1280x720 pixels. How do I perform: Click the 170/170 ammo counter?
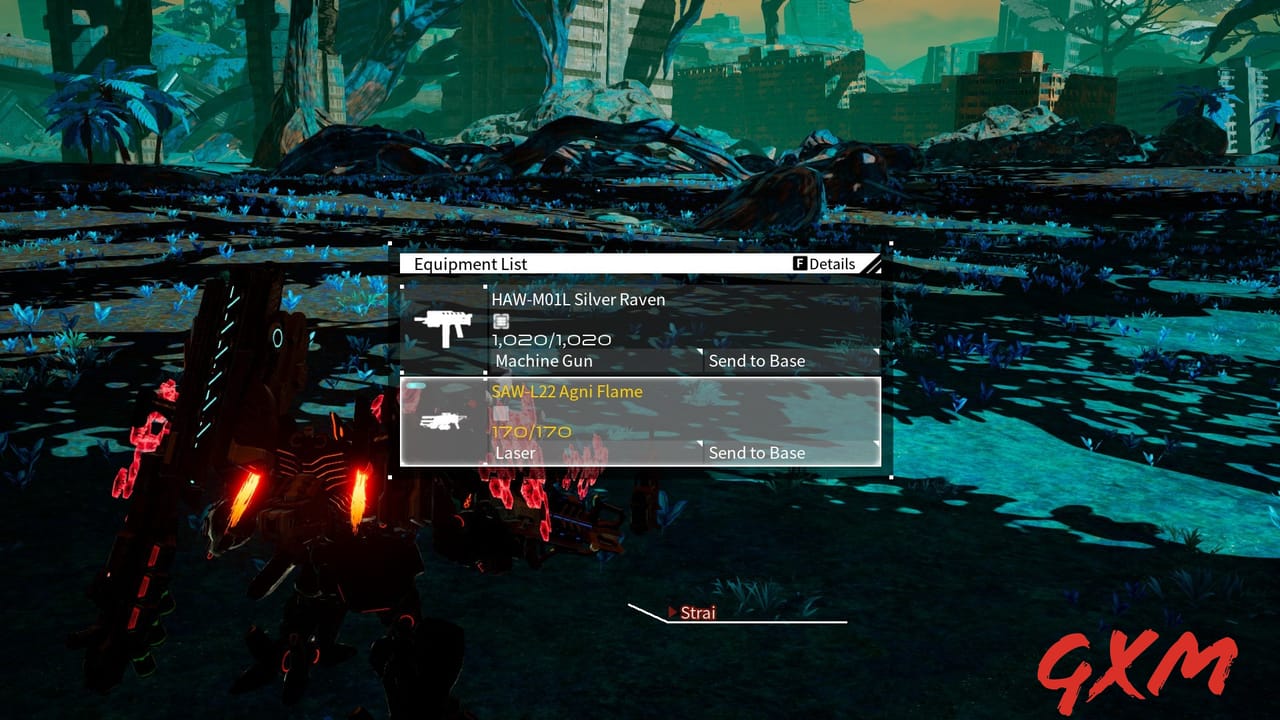530,432
